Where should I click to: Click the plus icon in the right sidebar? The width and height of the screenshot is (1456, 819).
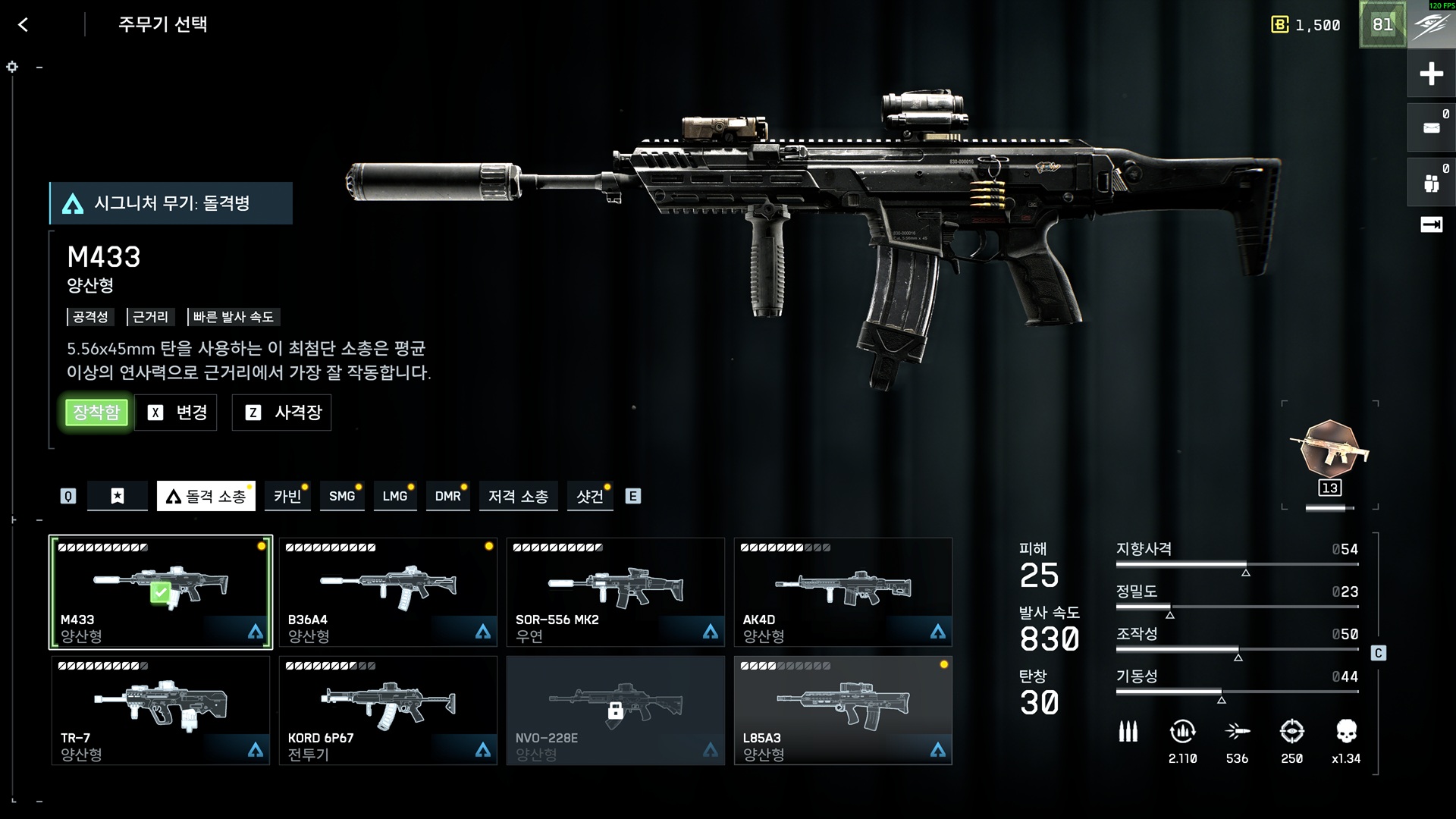tap(1431, 74)
